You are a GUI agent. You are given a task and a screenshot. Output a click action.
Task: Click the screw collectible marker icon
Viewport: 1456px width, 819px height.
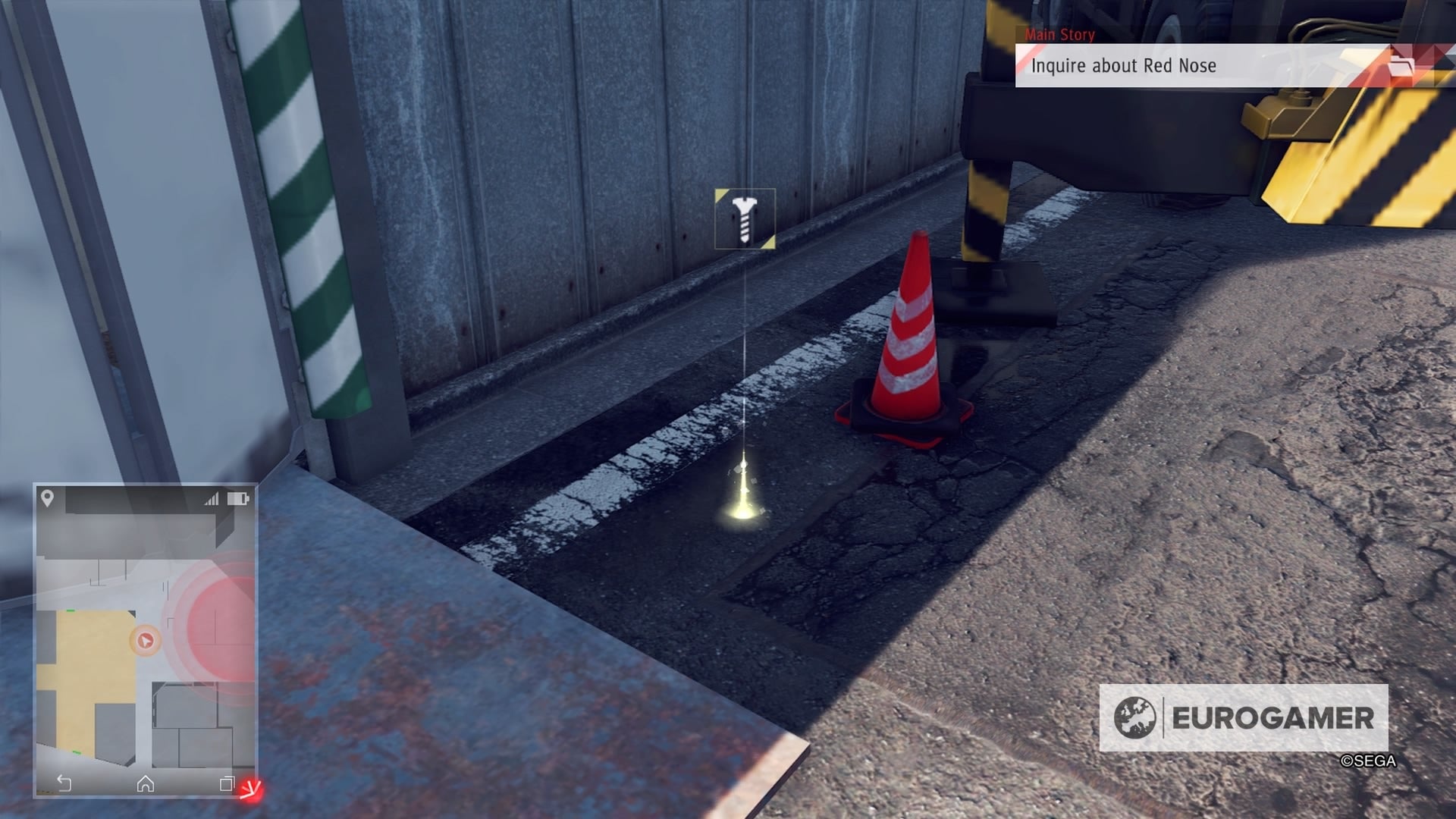744,220
